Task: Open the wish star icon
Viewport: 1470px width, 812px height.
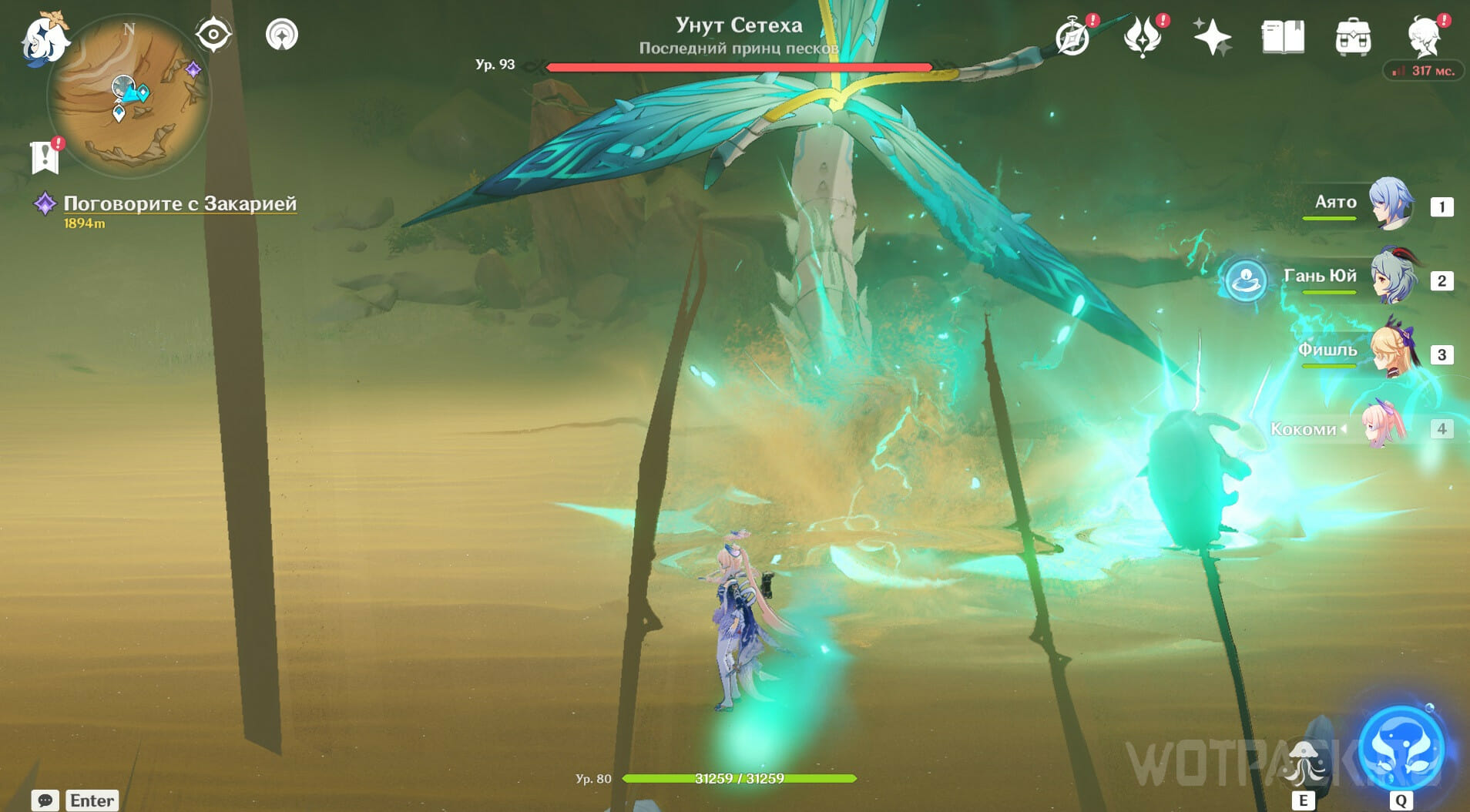Action: click(1211, 37)
